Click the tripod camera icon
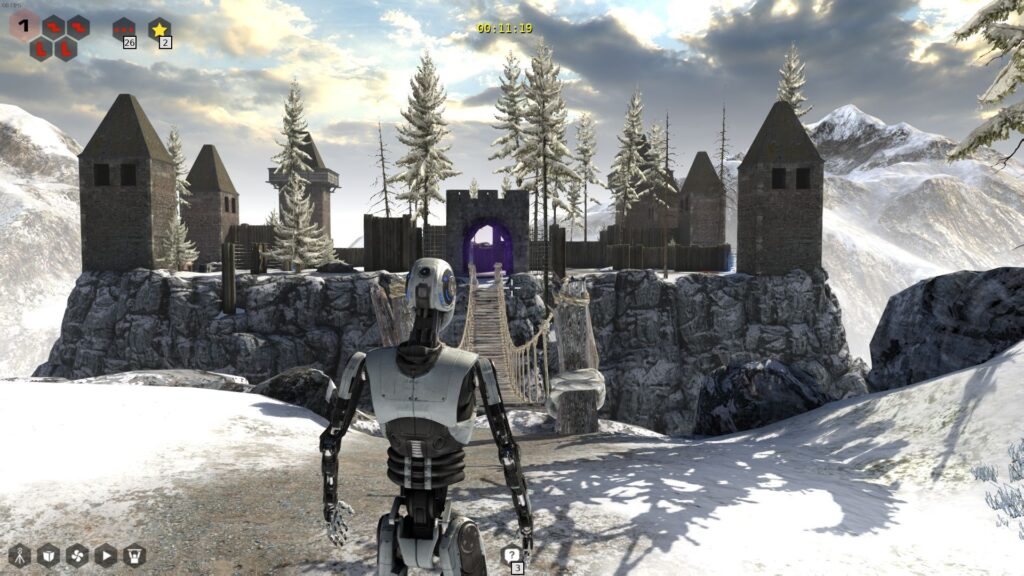Screen dimensions: 1024x576 (x=19, y=555)
